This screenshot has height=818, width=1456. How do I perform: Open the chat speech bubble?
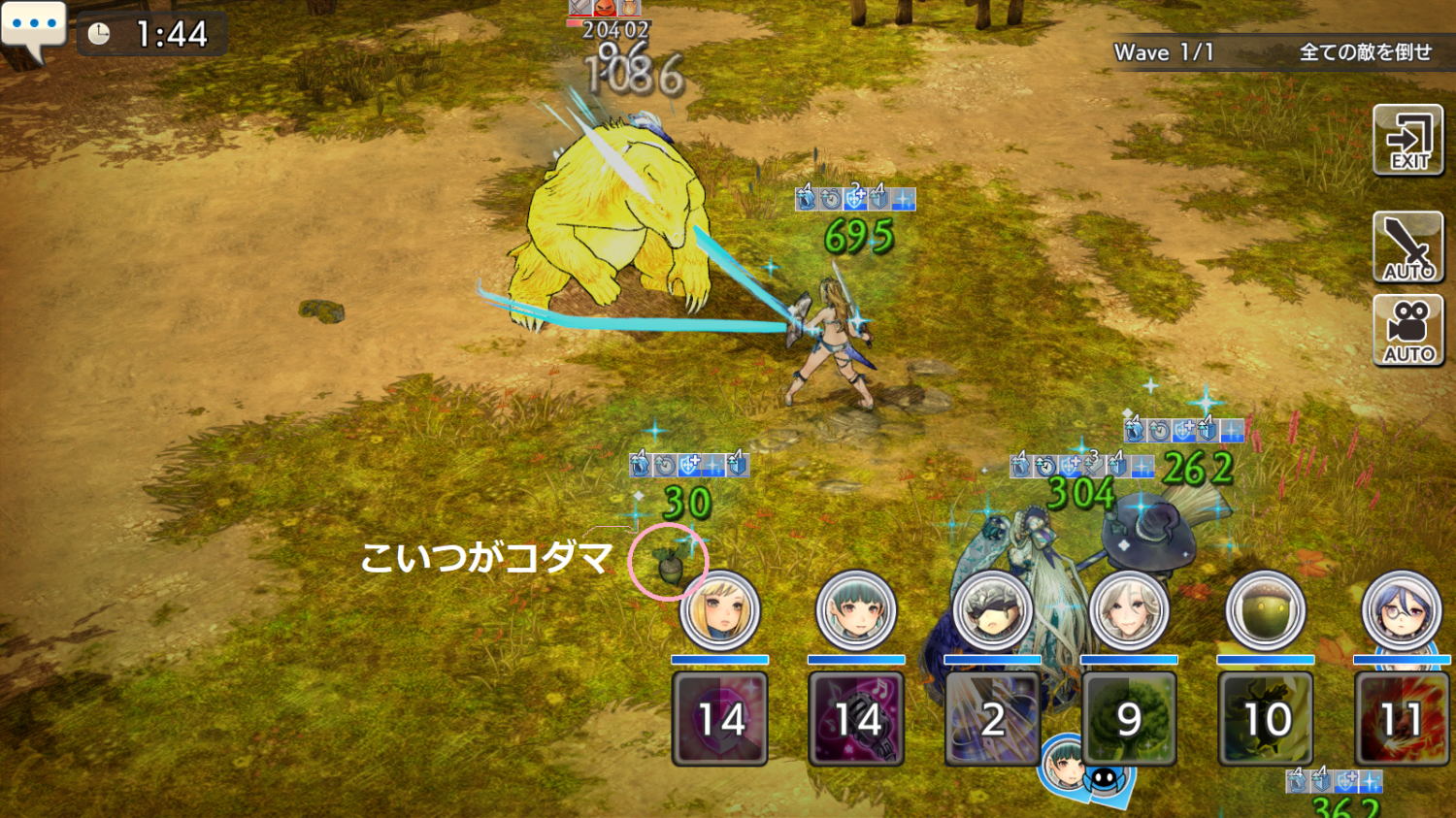[34, 28]
